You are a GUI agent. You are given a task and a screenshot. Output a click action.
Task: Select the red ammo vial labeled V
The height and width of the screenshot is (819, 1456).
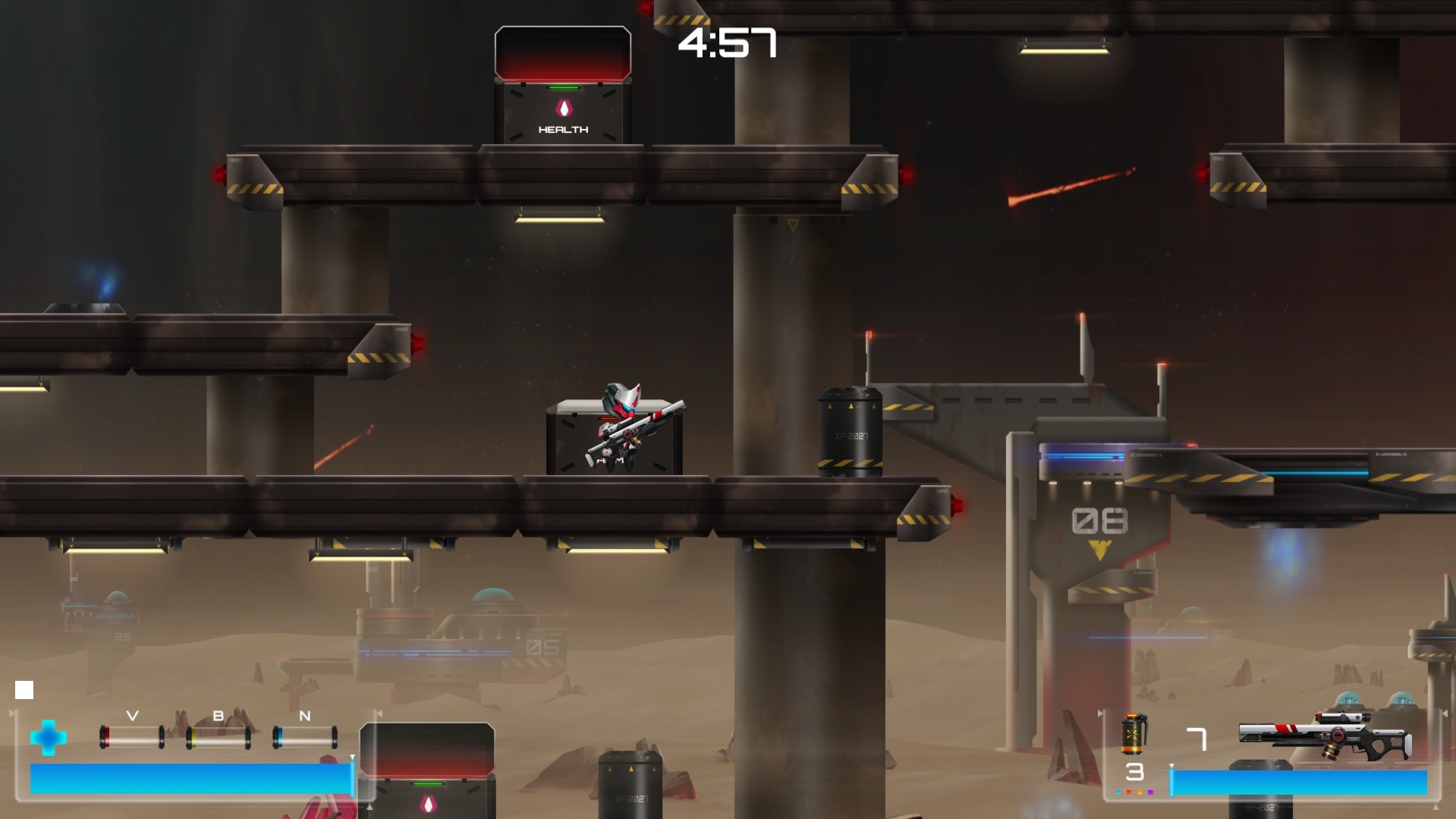(131, 737)
